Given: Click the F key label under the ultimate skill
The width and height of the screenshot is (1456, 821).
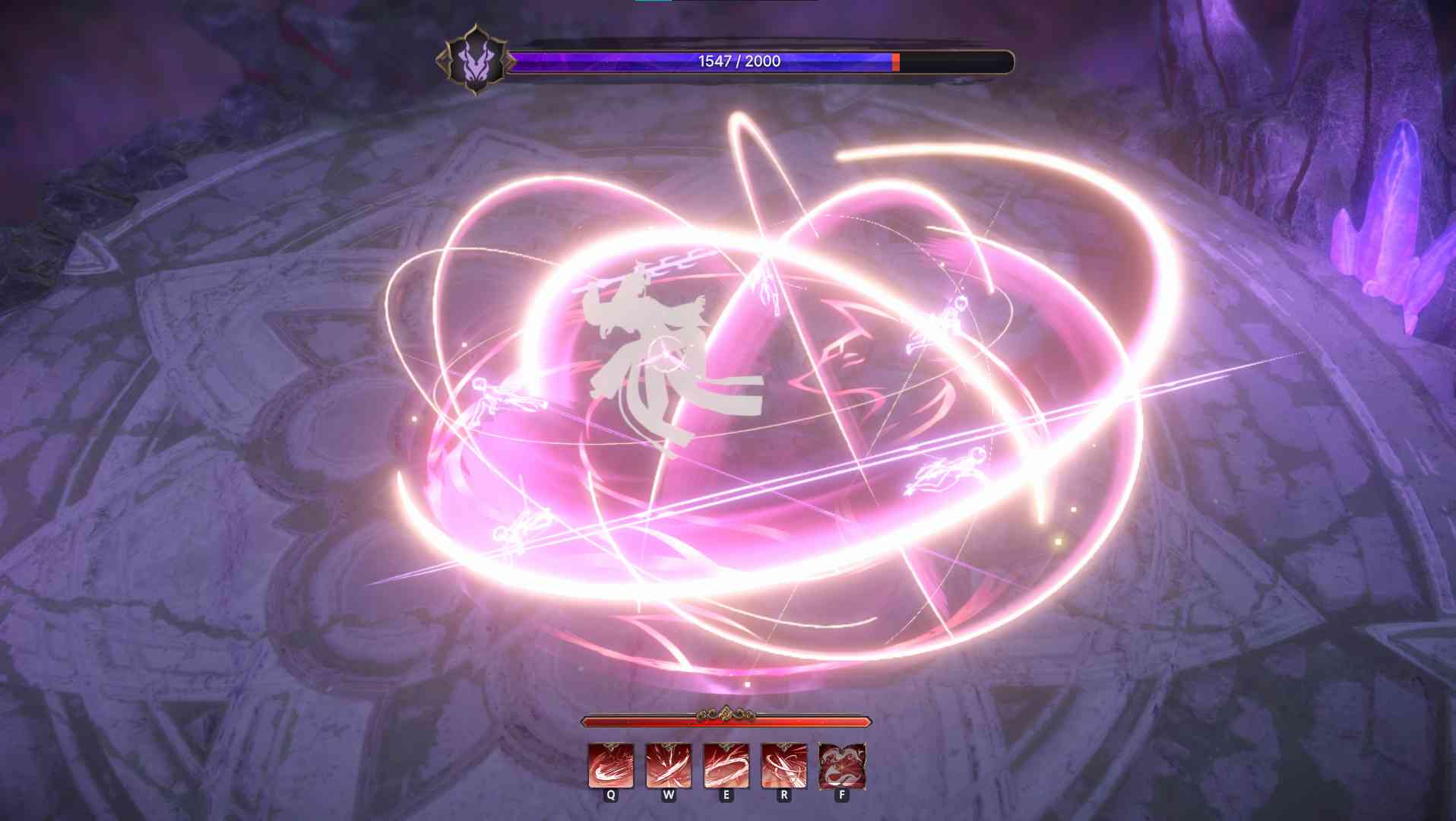Looking at the screenshot, I should pos(840,797).
